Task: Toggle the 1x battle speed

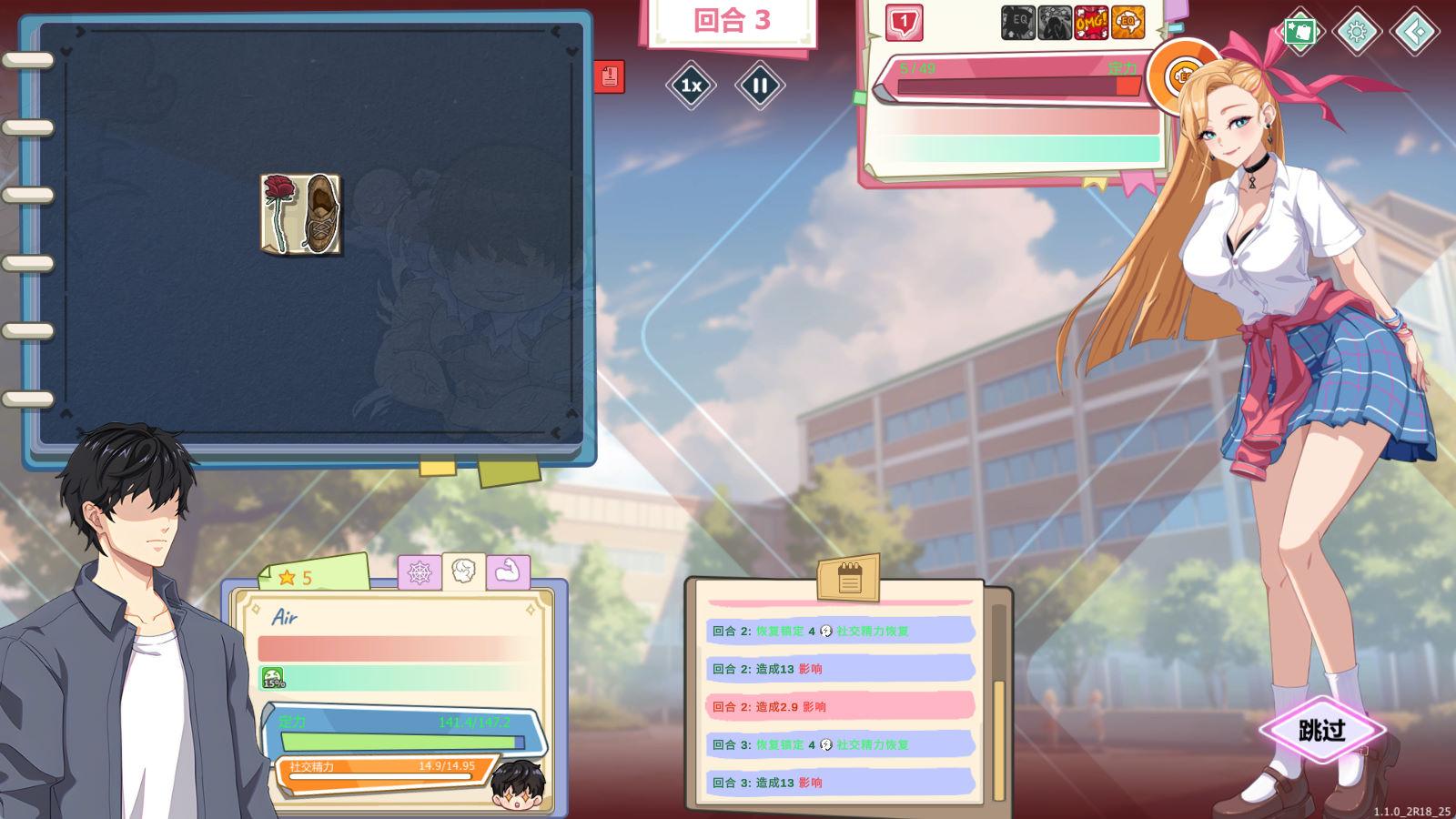Action: (691, 86)
